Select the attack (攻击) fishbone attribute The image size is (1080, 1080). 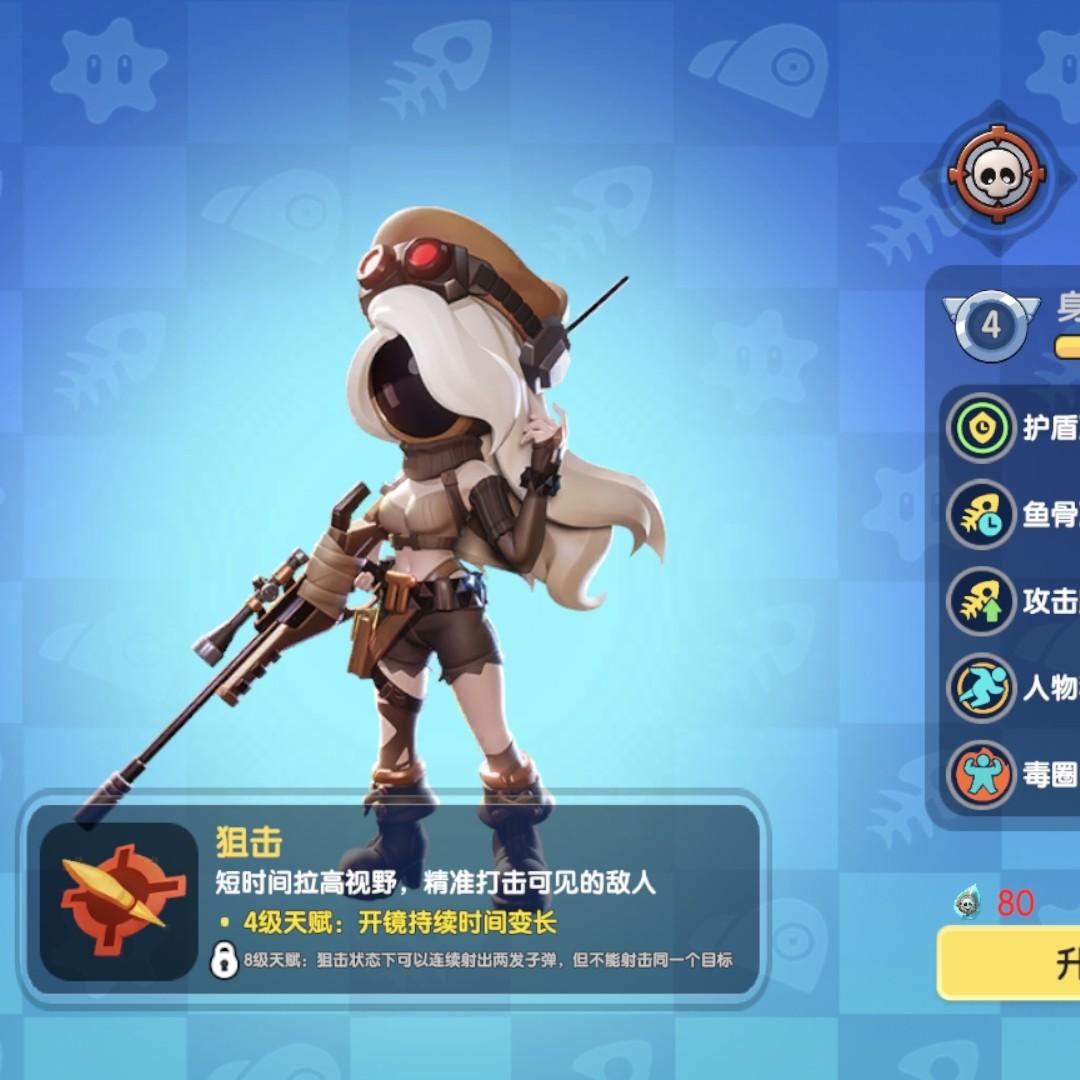pos(982,601)
